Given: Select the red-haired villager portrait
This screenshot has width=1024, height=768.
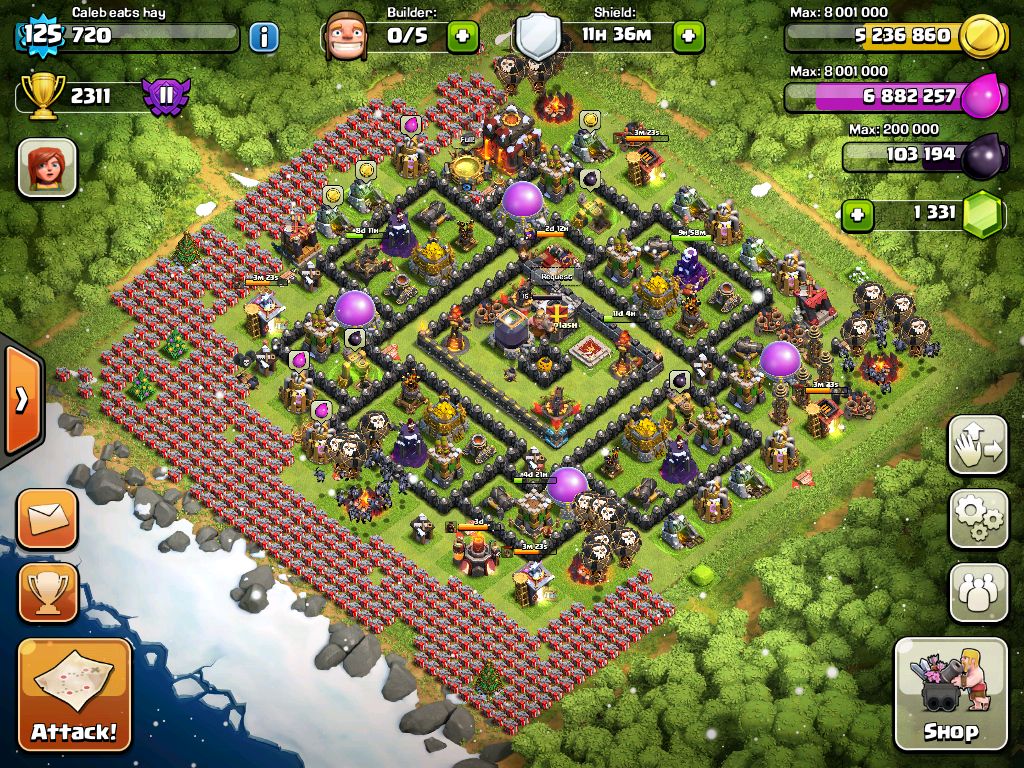Looking at the screenshot, I should 47,167.
